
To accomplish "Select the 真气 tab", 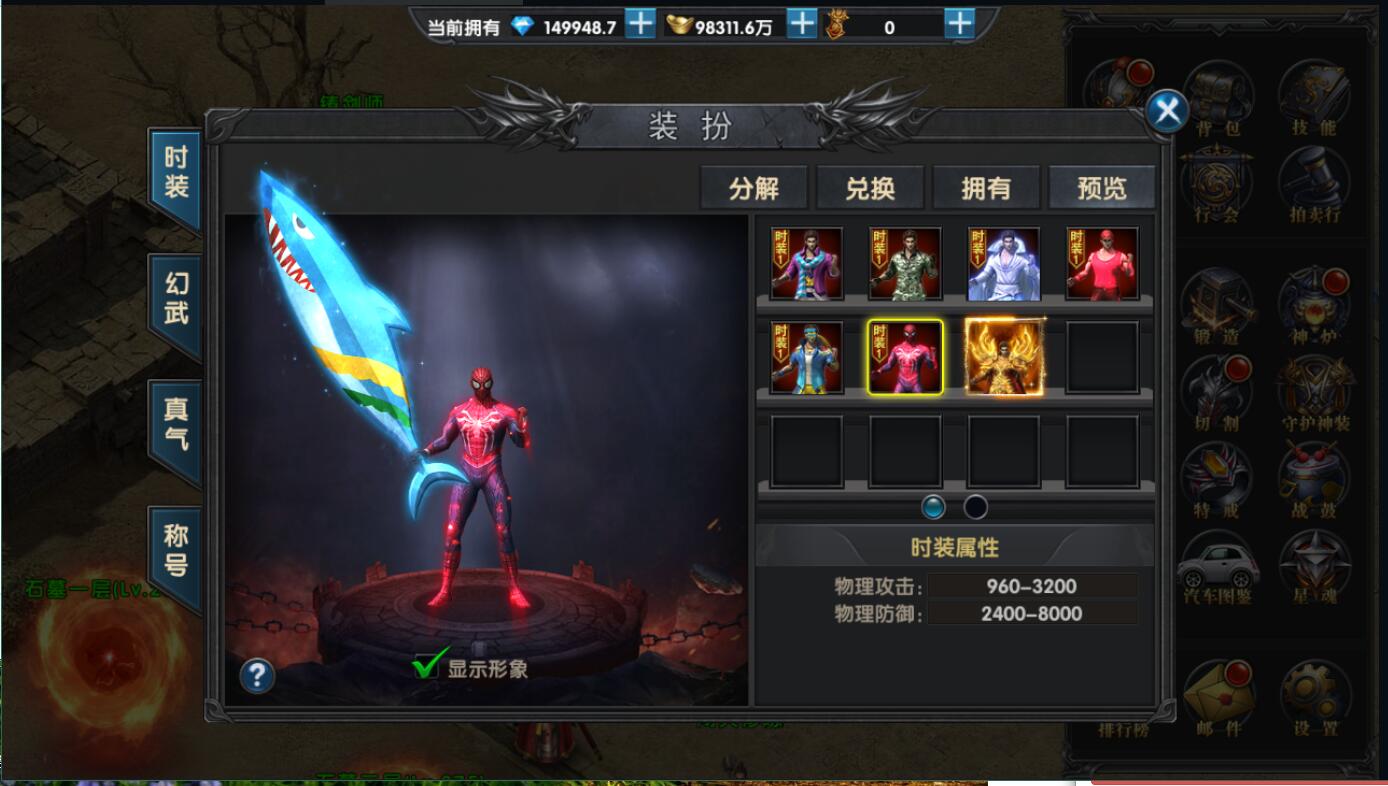I will click(176, 425).
